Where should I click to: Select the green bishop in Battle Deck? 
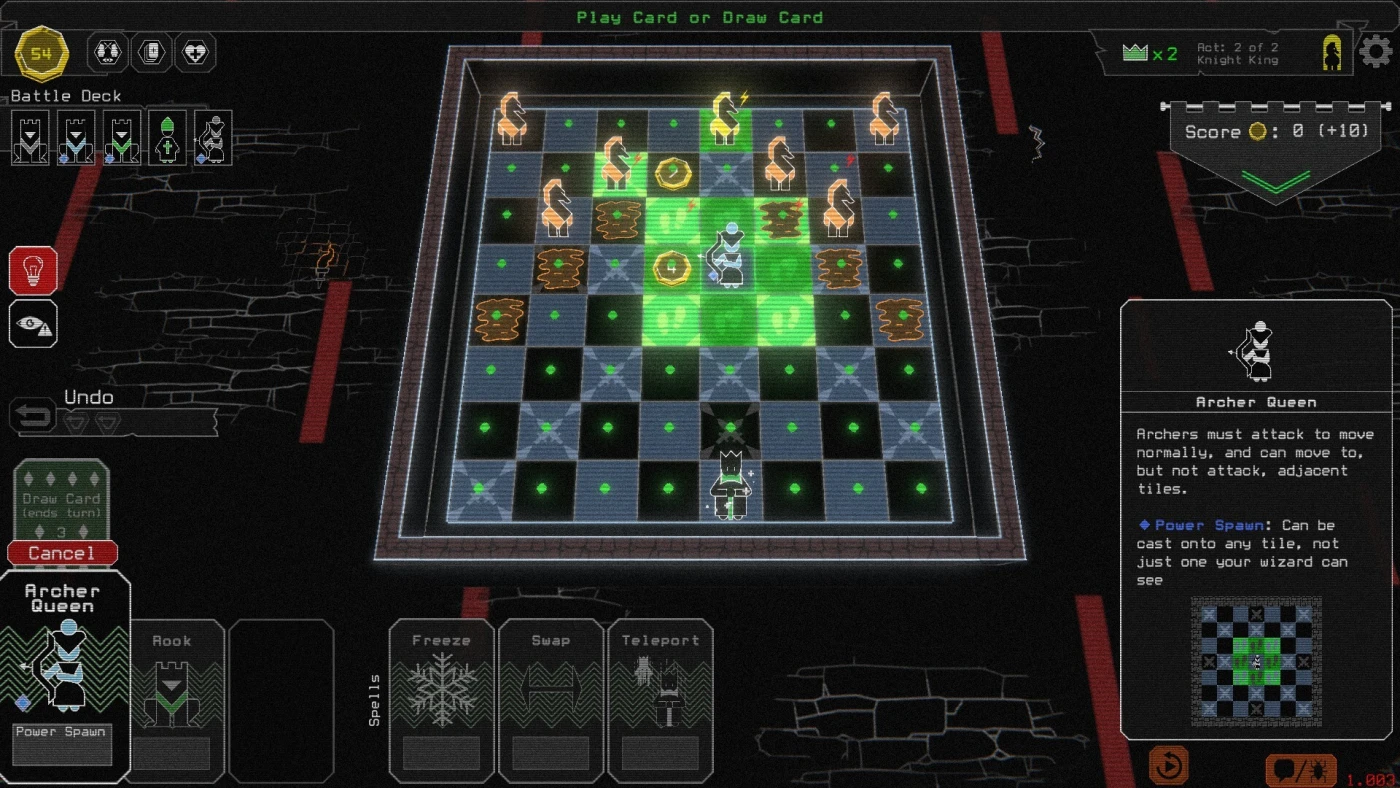(x=167, y=138)
